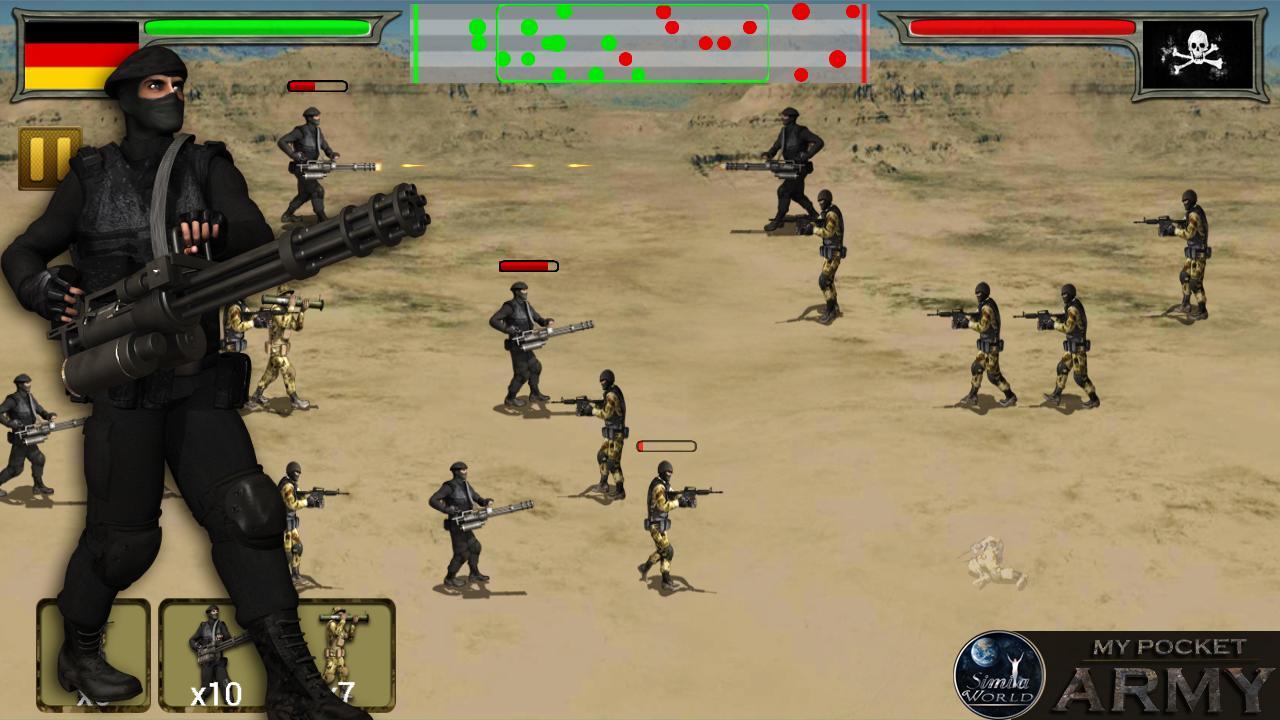
Task: Tap the German flag emblem at top left
Action: click(73, 55)
